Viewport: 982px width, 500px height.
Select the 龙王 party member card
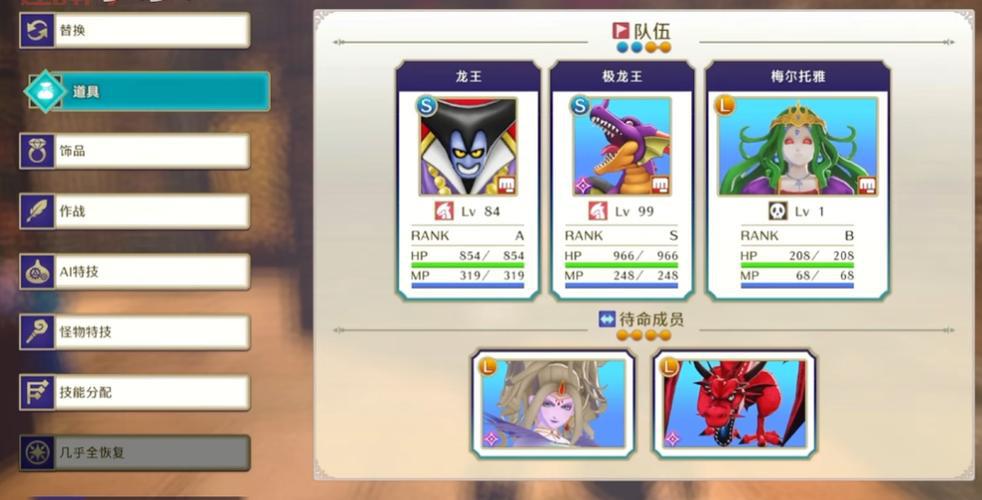468,180
